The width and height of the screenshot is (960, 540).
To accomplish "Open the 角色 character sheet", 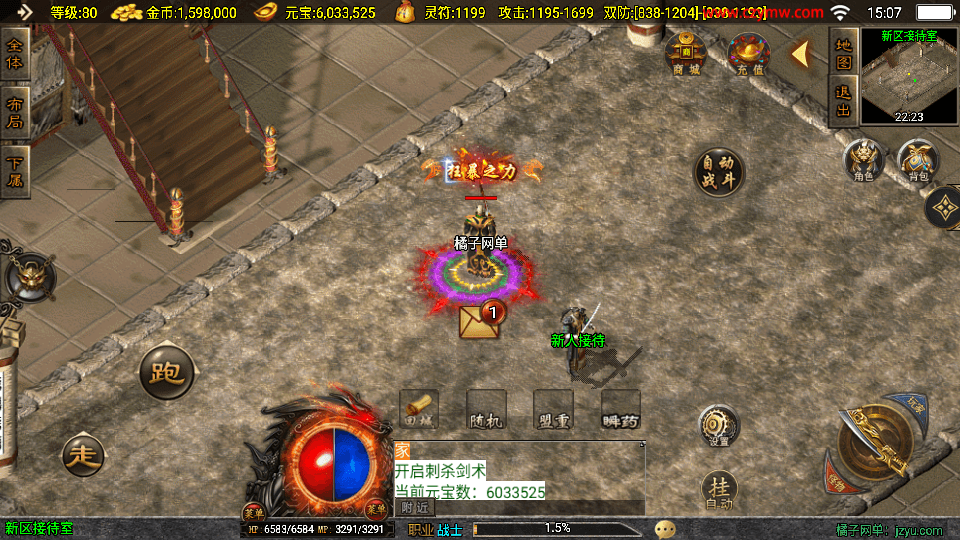I will point(863,160).
